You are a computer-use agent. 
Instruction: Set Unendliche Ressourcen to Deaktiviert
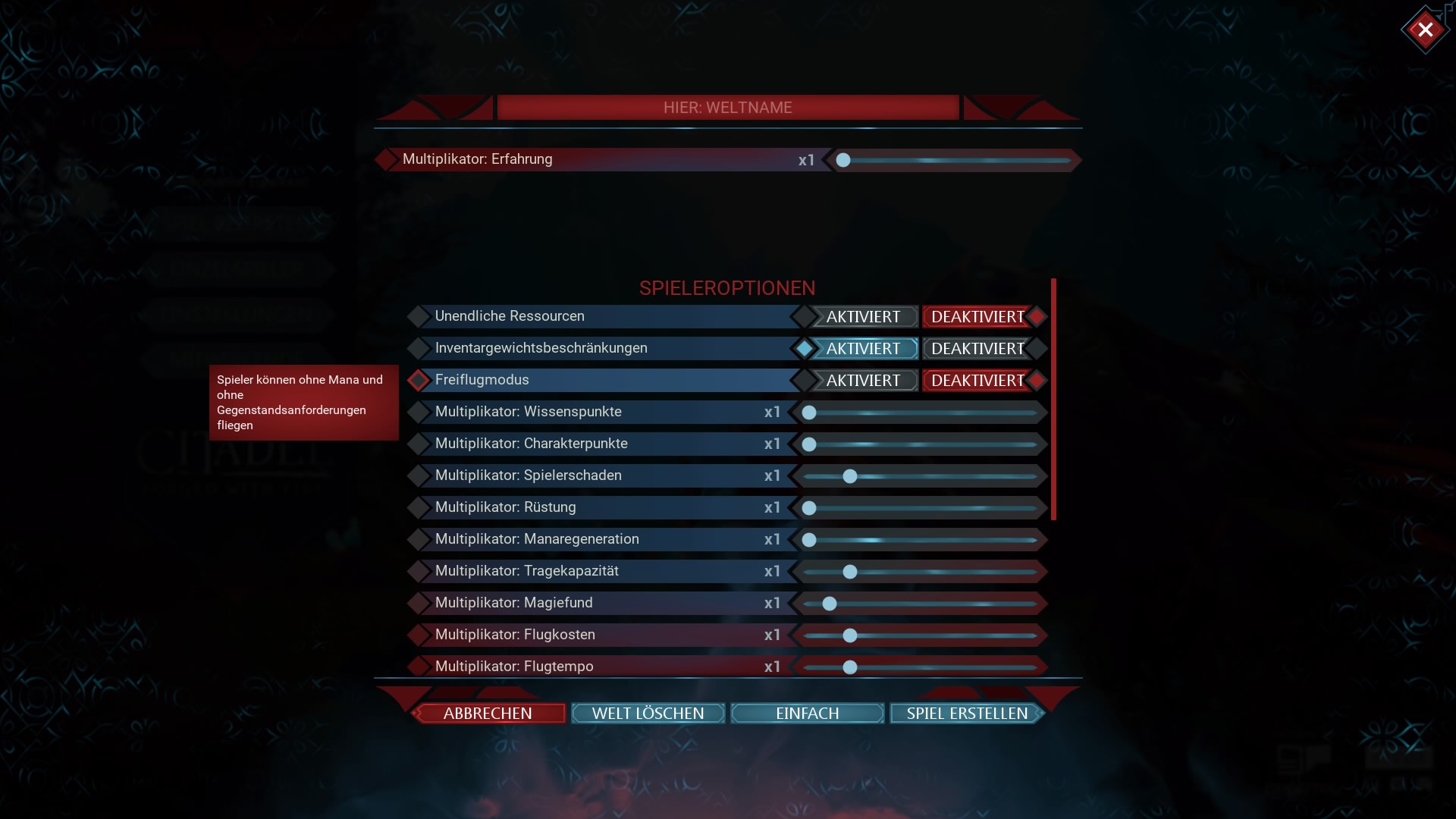point(977,317)
